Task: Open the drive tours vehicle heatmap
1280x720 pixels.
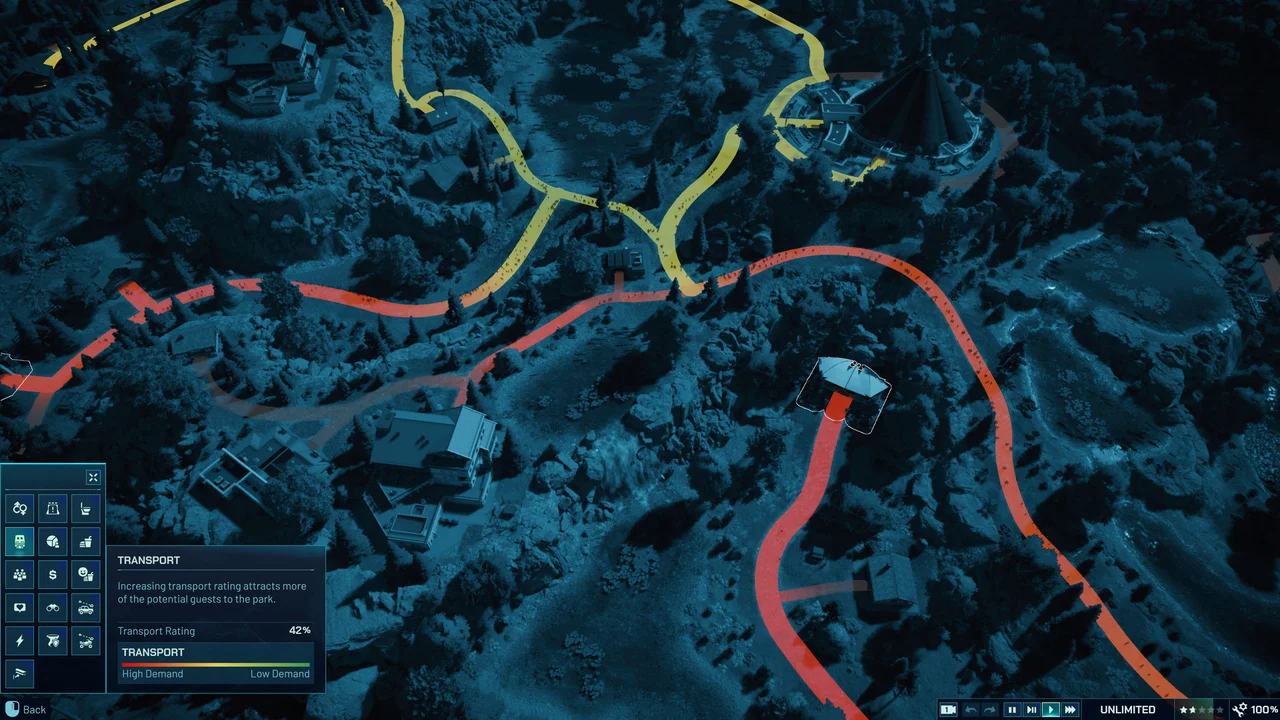Action: click(x=85, y=607)
